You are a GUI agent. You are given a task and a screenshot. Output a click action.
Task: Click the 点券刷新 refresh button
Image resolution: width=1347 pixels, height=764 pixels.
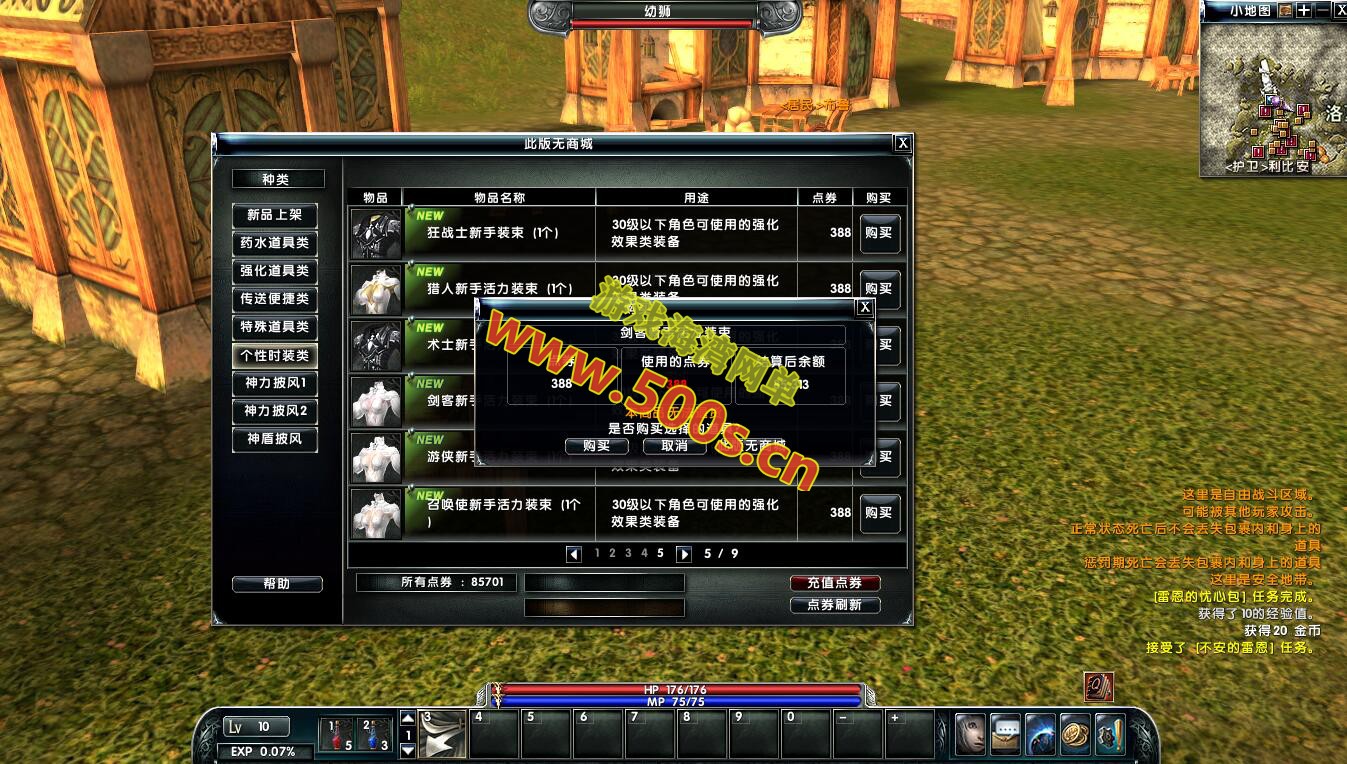coord(834,605)
